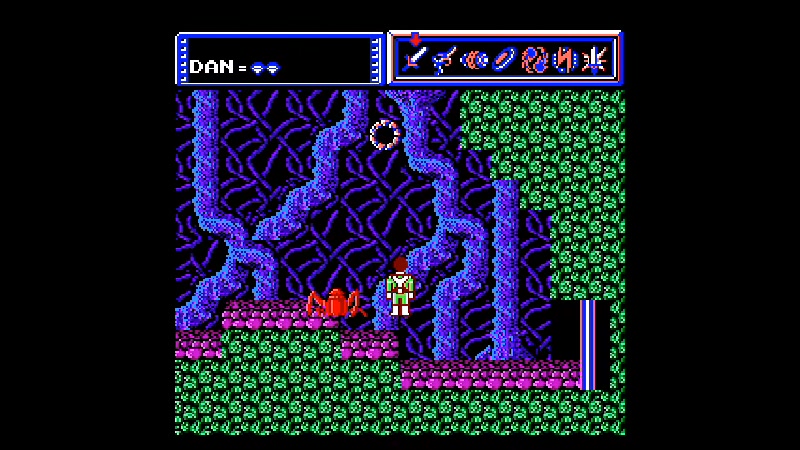Select the sword weapon icon
The width and height of the screenshot is (800, 450).
tap(416, 61)
